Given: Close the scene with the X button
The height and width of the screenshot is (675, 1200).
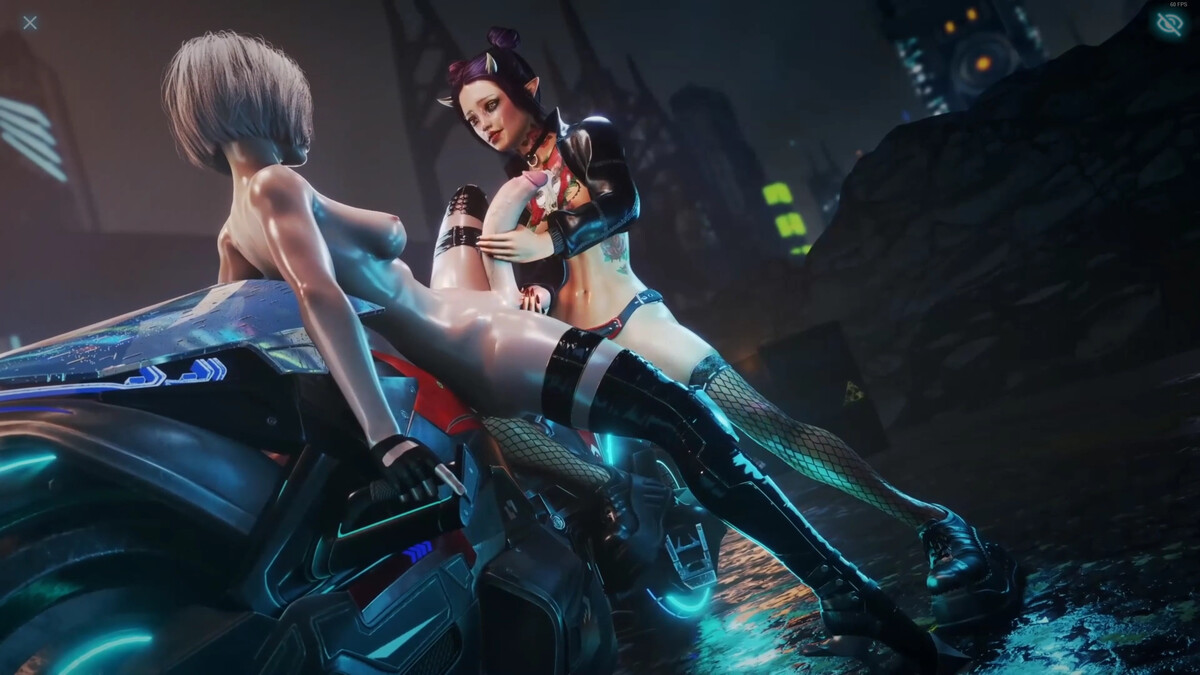Looking at the screenshot, I should (x=30, y=22).
